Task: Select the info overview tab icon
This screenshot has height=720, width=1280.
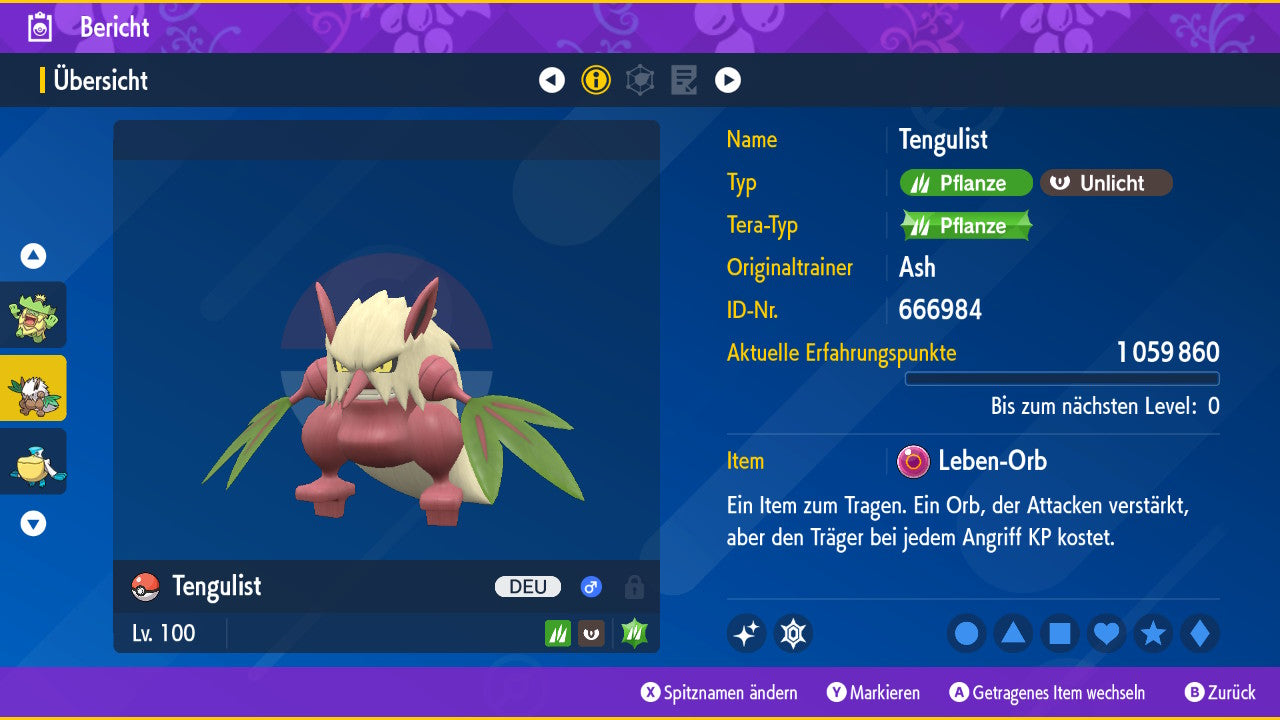Action: tap(596, 80)
